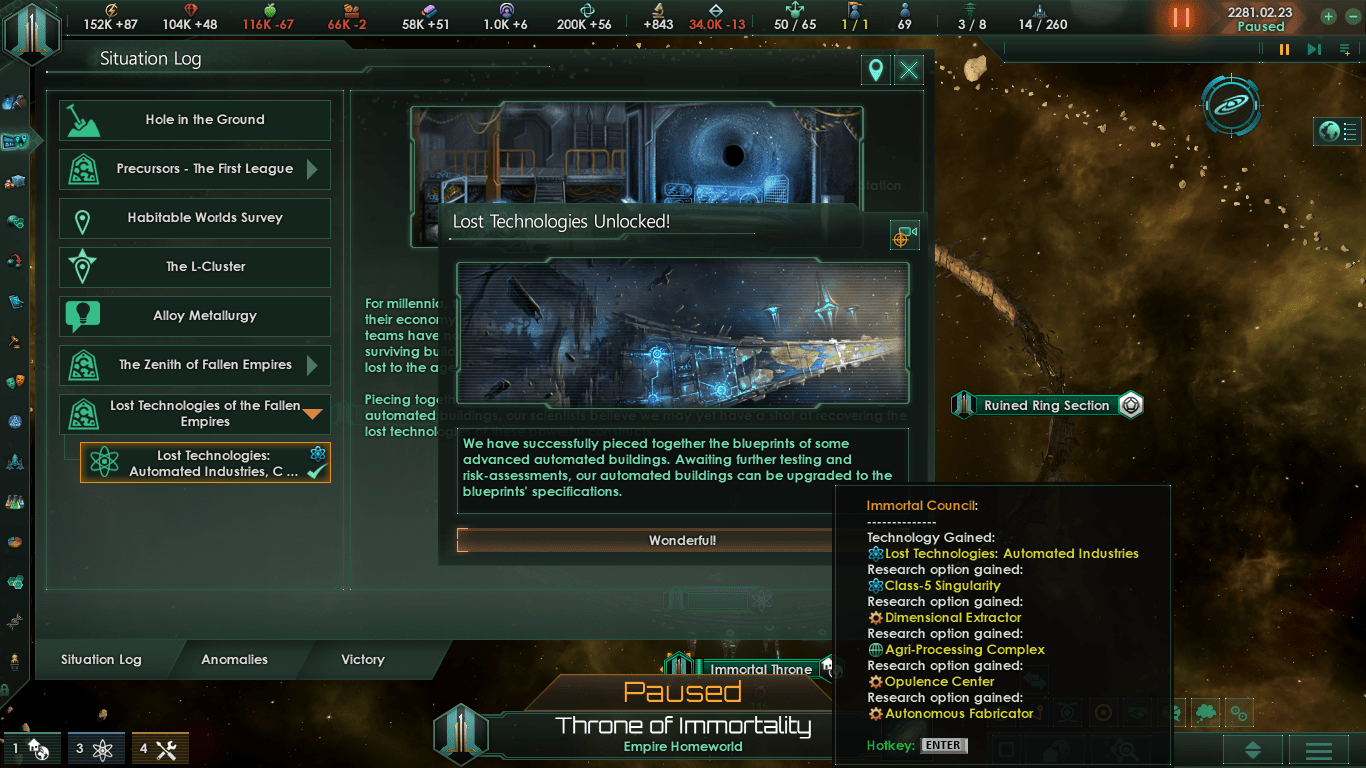Screen dimensions: 1366x768
Task: Click the event popup camera focus icon
Action: pyautogui.click(x=903, y=236)
